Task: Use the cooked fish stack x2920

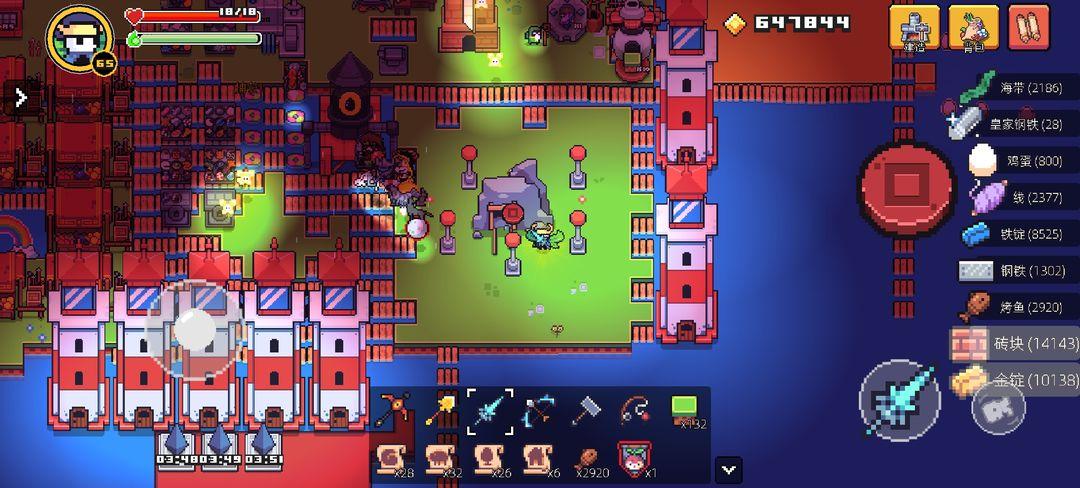Action: 587,460
